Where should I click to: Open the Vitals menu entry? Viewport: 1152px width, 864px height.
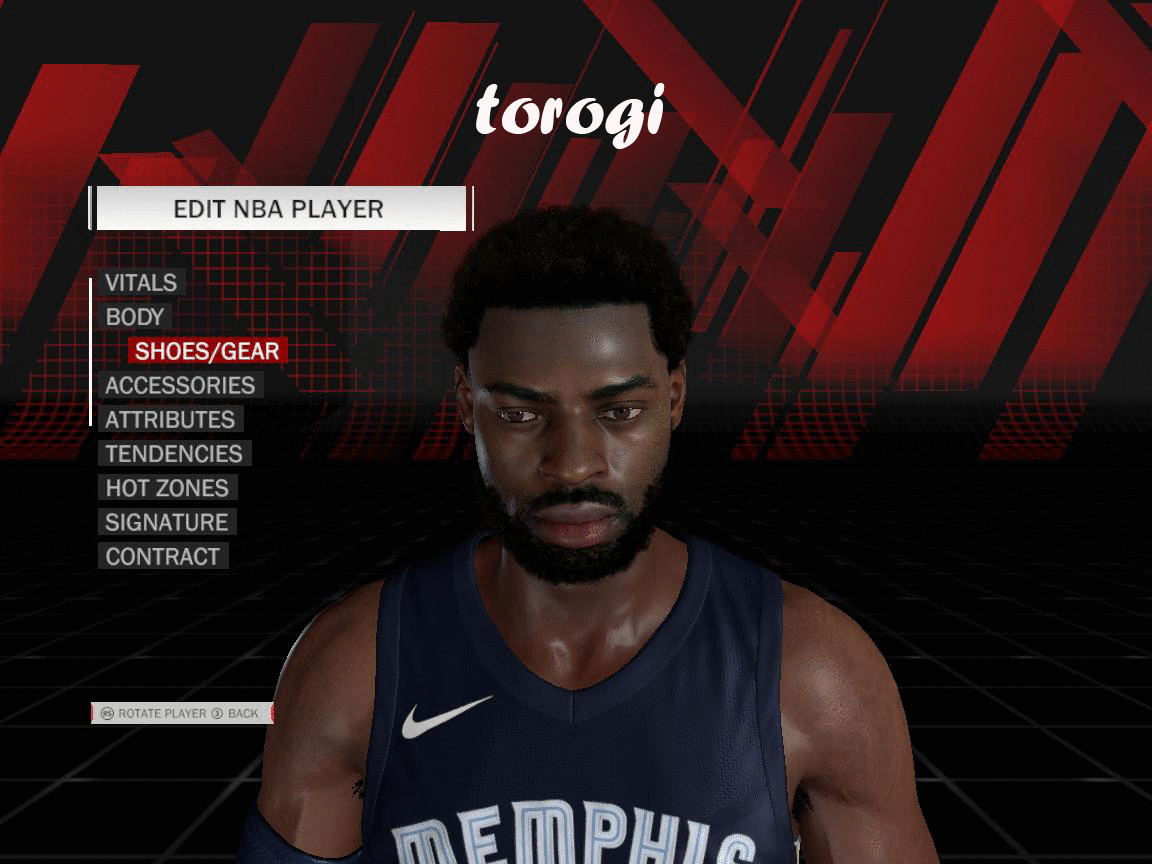point(141,283)
